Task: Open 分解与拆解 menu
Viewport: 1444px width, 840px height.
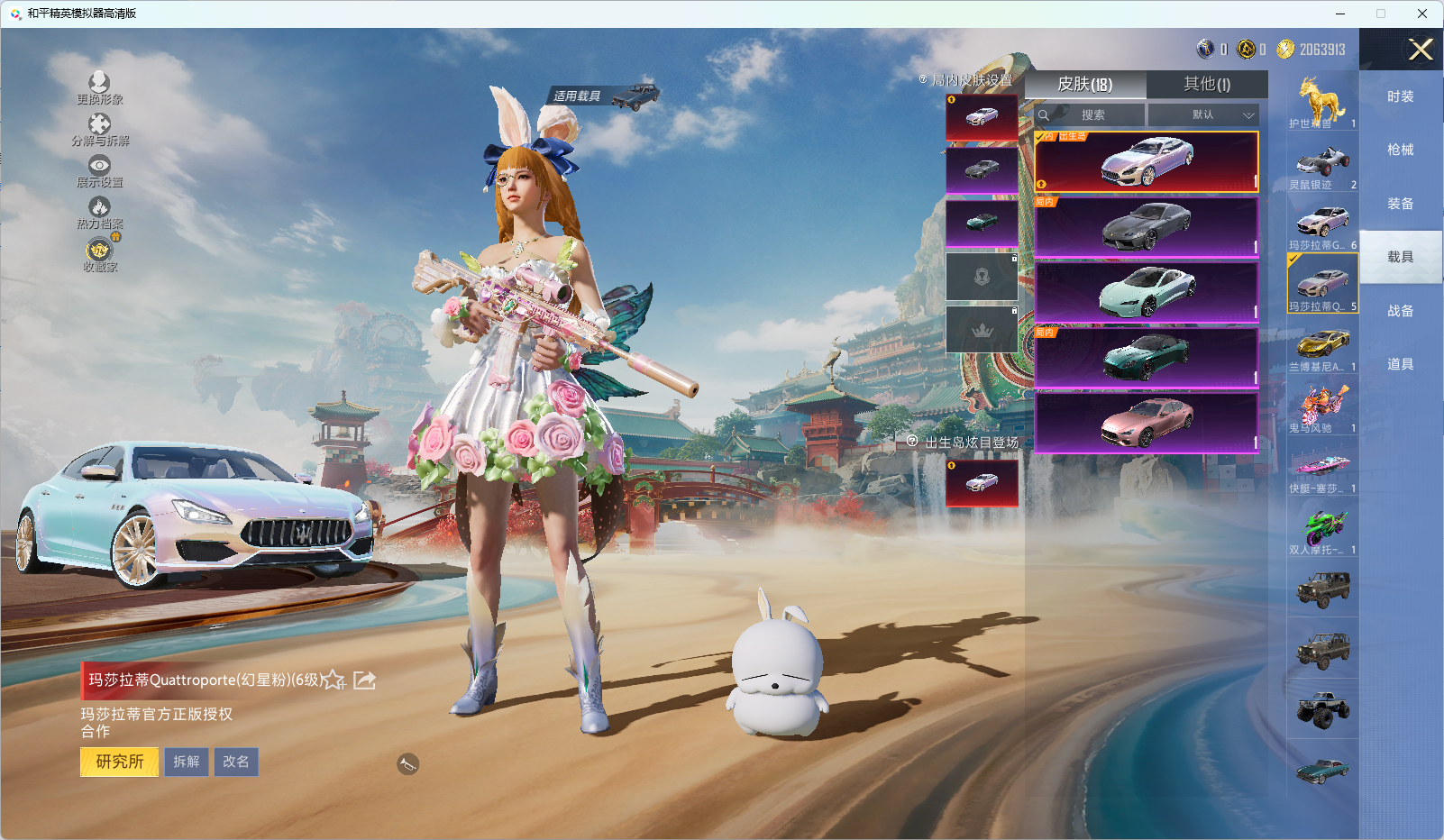Action: coord(99,130)
